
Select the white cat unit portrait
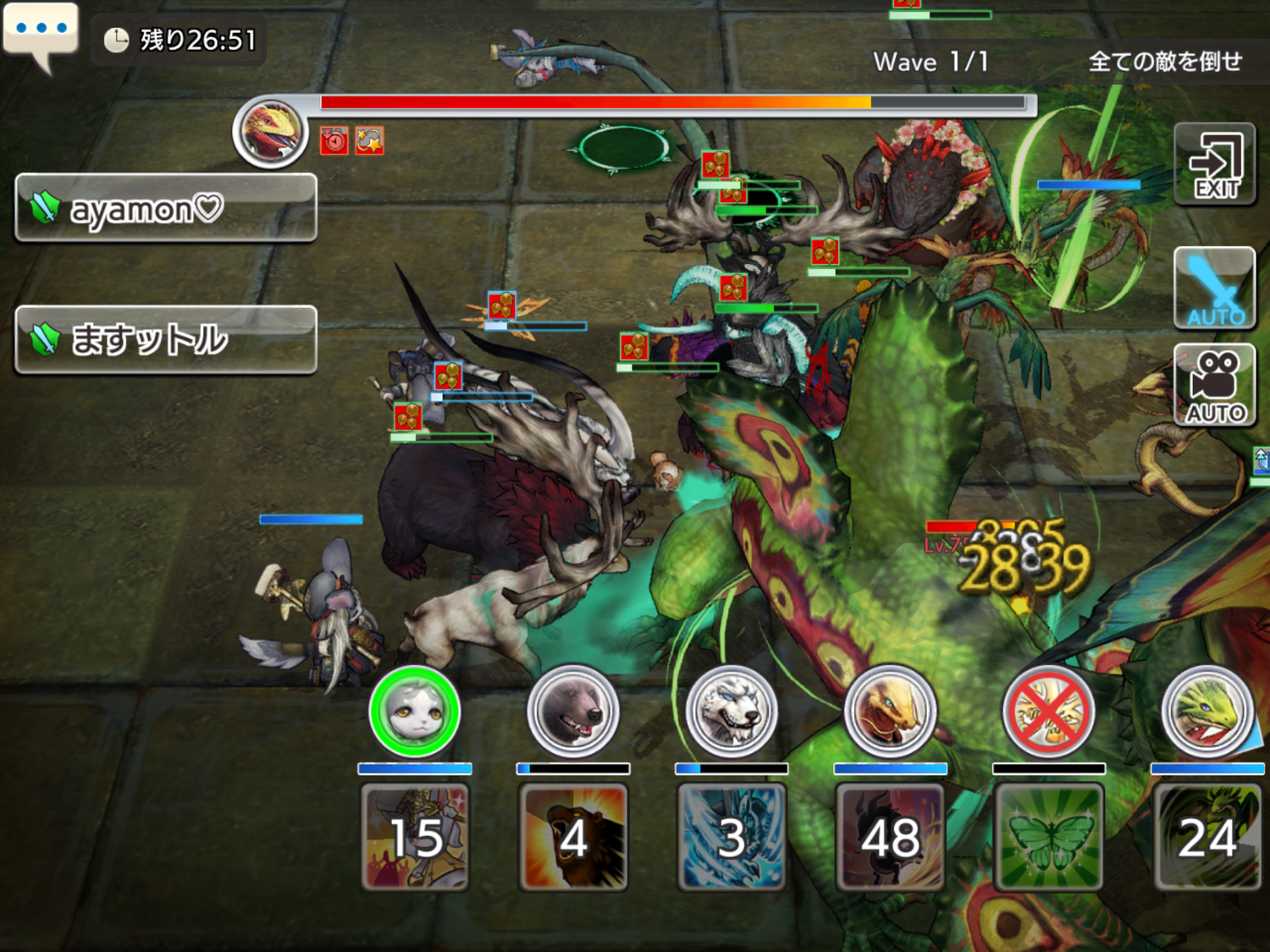(x=415, y=712)
